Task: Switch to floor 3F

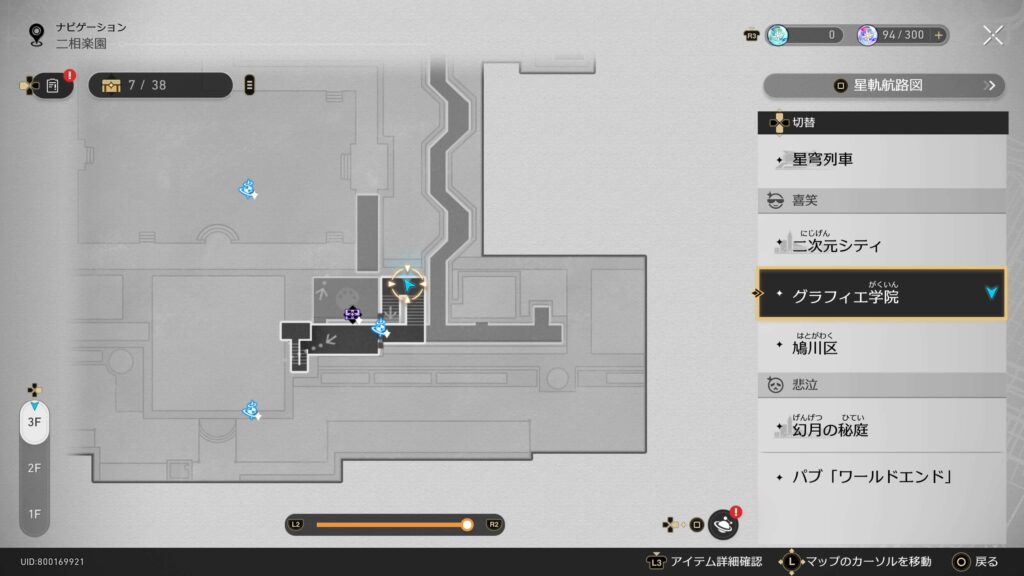Action: point(34,422)
